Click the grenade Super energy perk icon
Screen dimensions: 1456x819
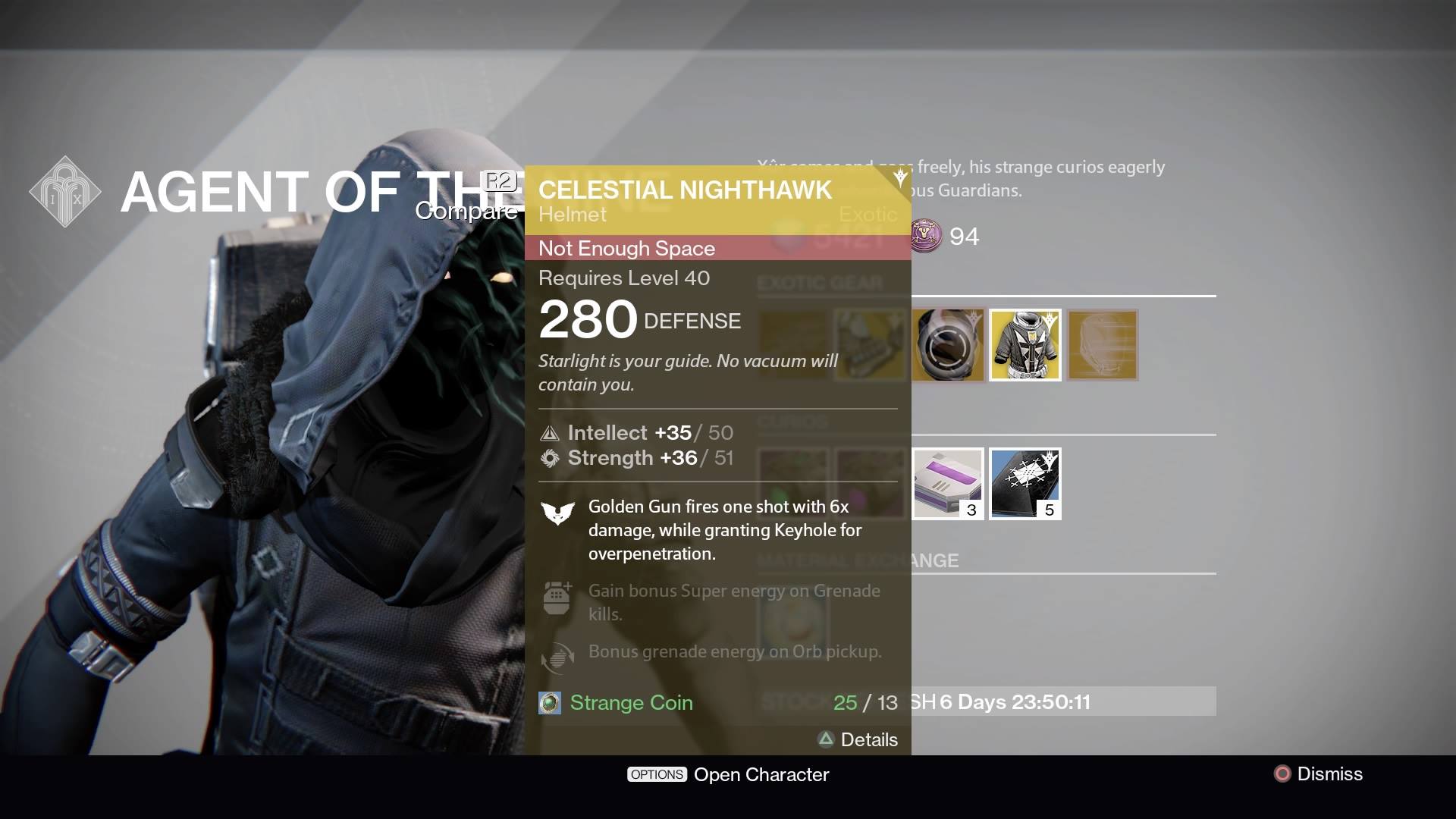(557, 598)
